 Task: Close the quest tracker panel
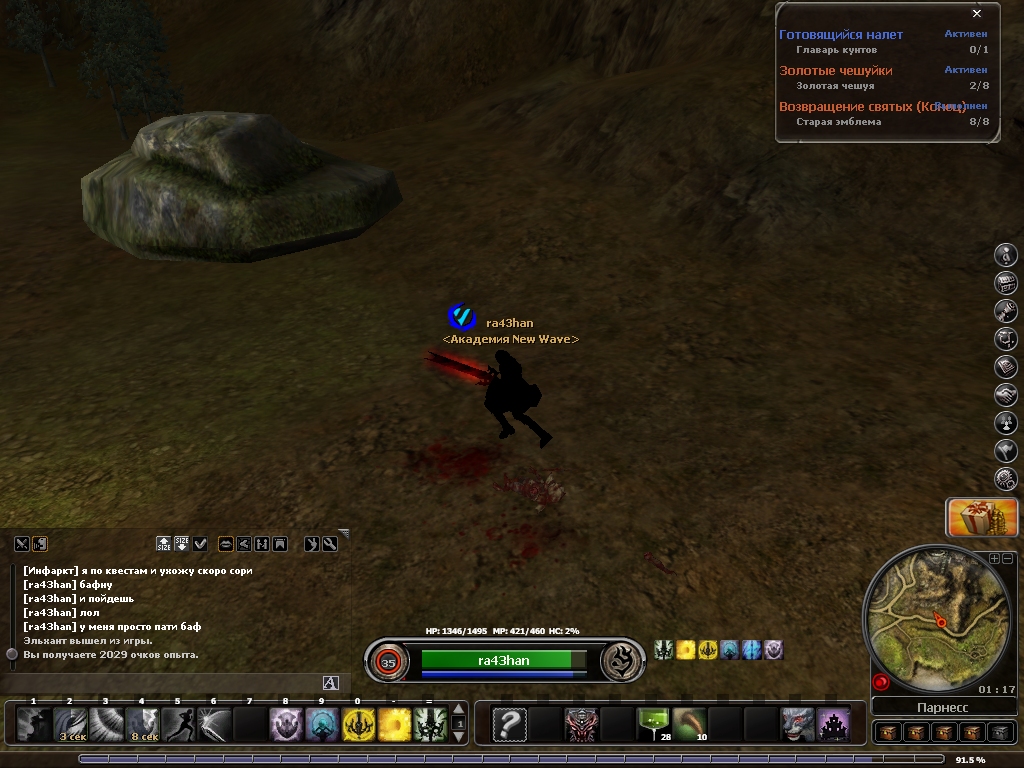click(x=977, y=13)
